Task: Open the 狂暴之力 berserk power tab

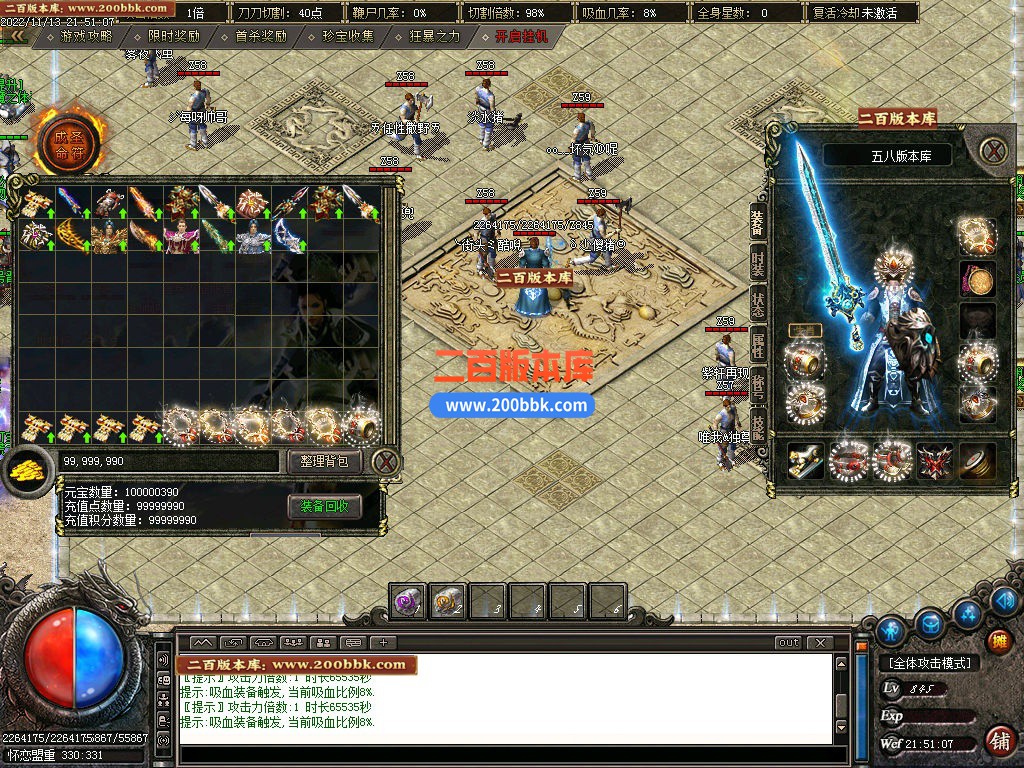Action: 435,36
